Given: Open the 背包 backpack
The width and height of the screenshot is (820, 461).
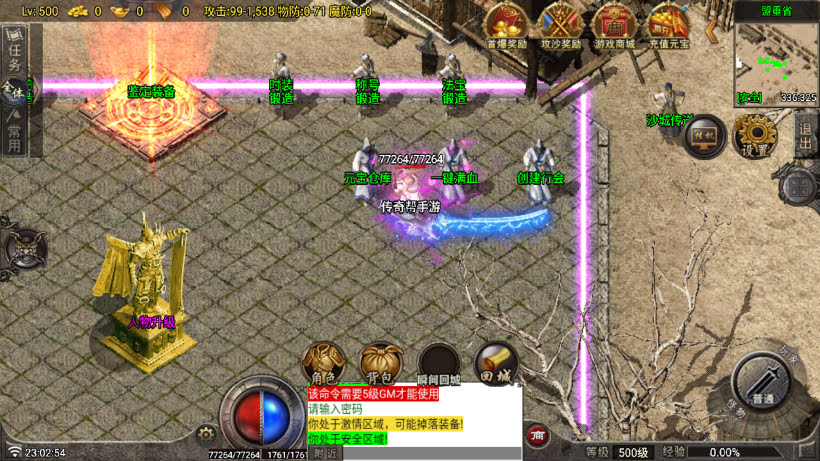Looking at the screenshot, I should 380,362.
